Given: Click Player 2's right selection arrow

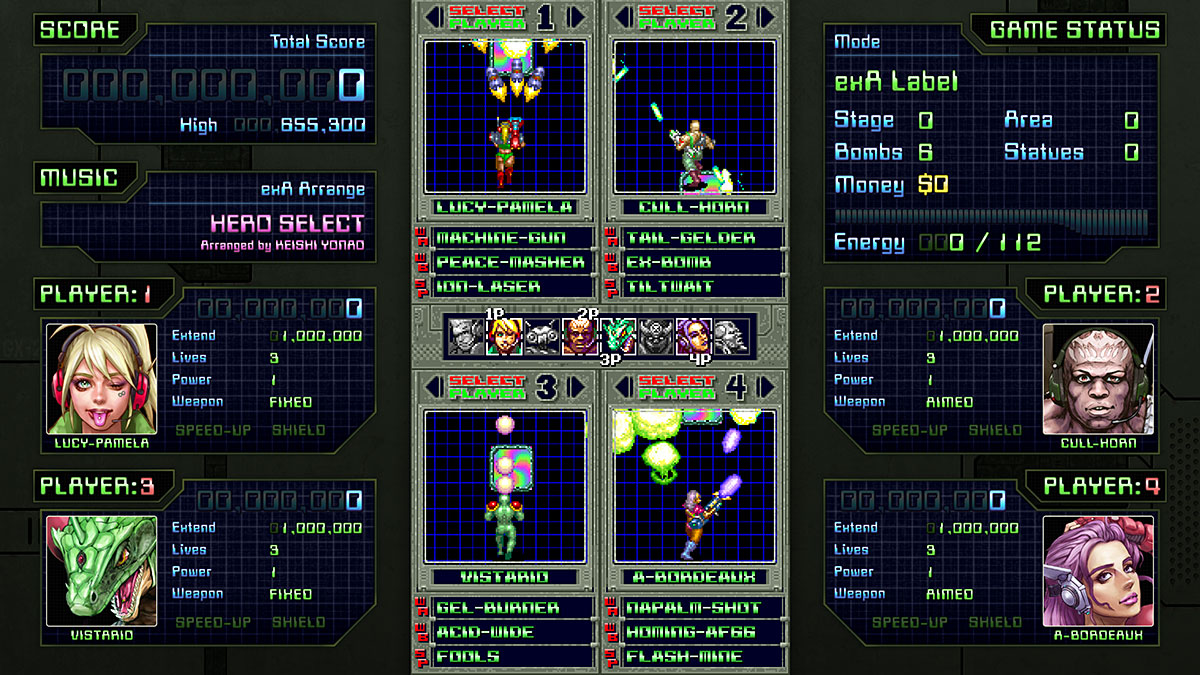Looking at the screenshot, I should (x=767, y=17).
